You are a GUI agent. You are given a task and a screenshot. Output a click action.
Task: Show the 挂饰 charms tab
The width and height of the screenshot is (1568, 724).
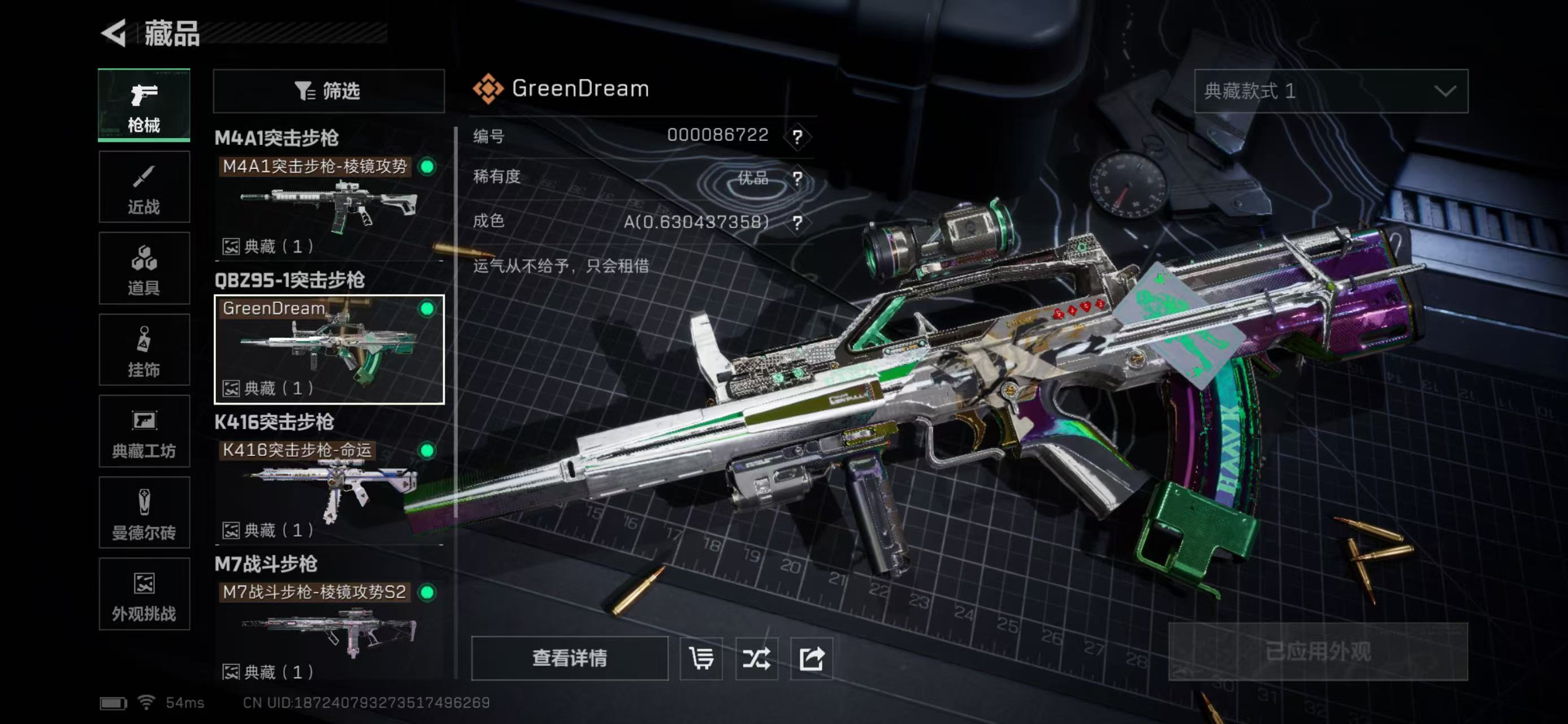pyautogui.click(x=144, y=350)
